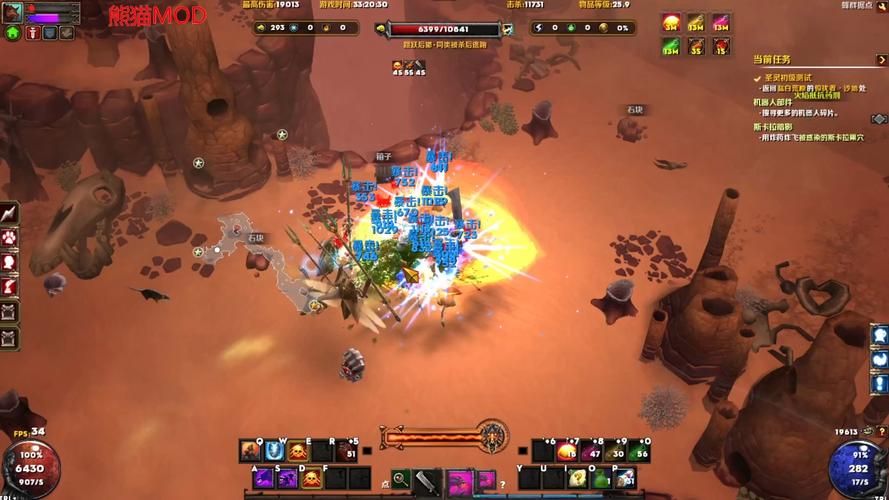The image size is (889, 500).
Task: Open the paw print pet menu icon
Action: coord(10,238)
